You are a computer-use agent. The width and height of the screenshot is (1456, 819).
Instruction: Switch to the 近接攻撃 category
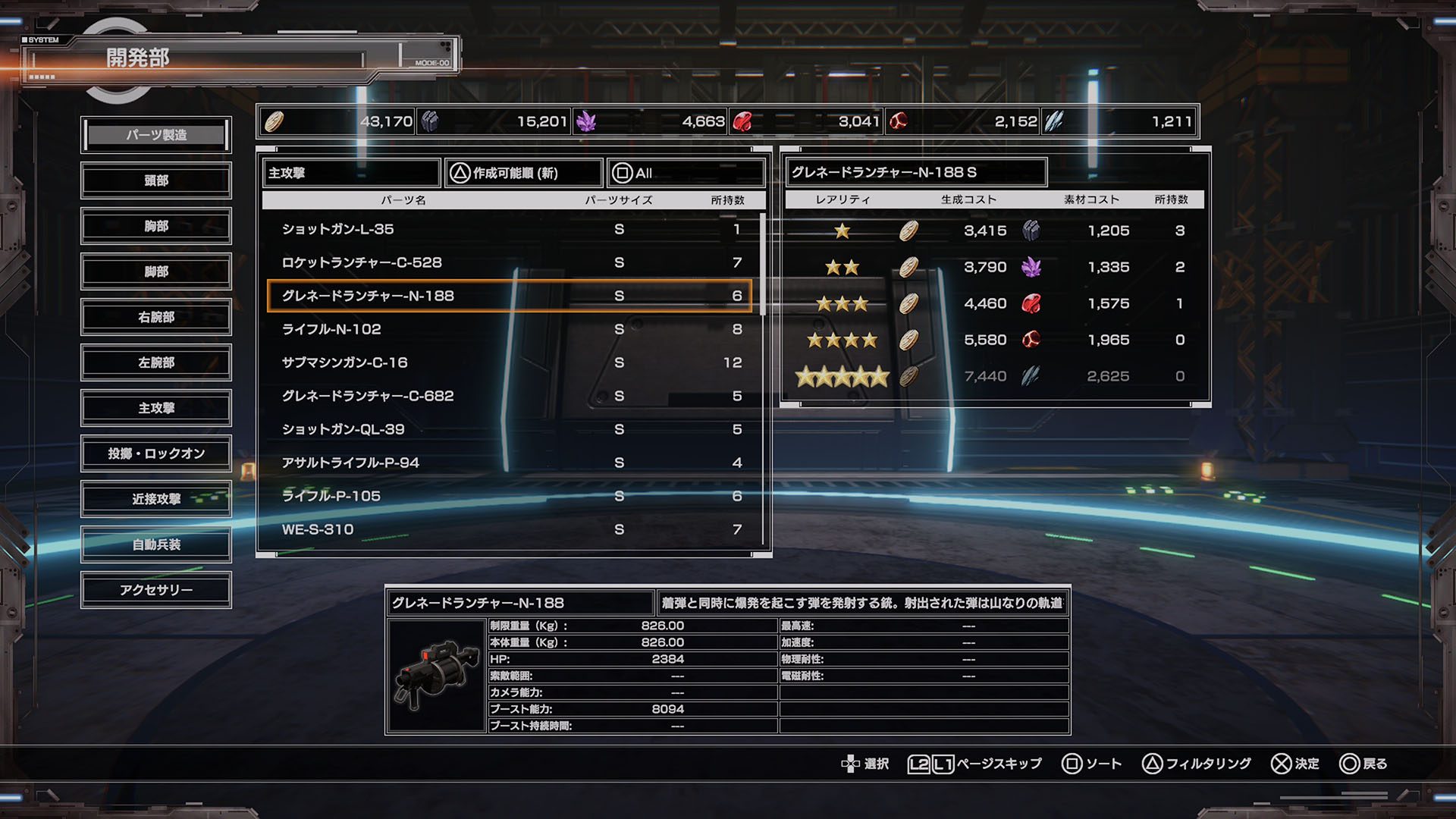click(x=156, y=499)
